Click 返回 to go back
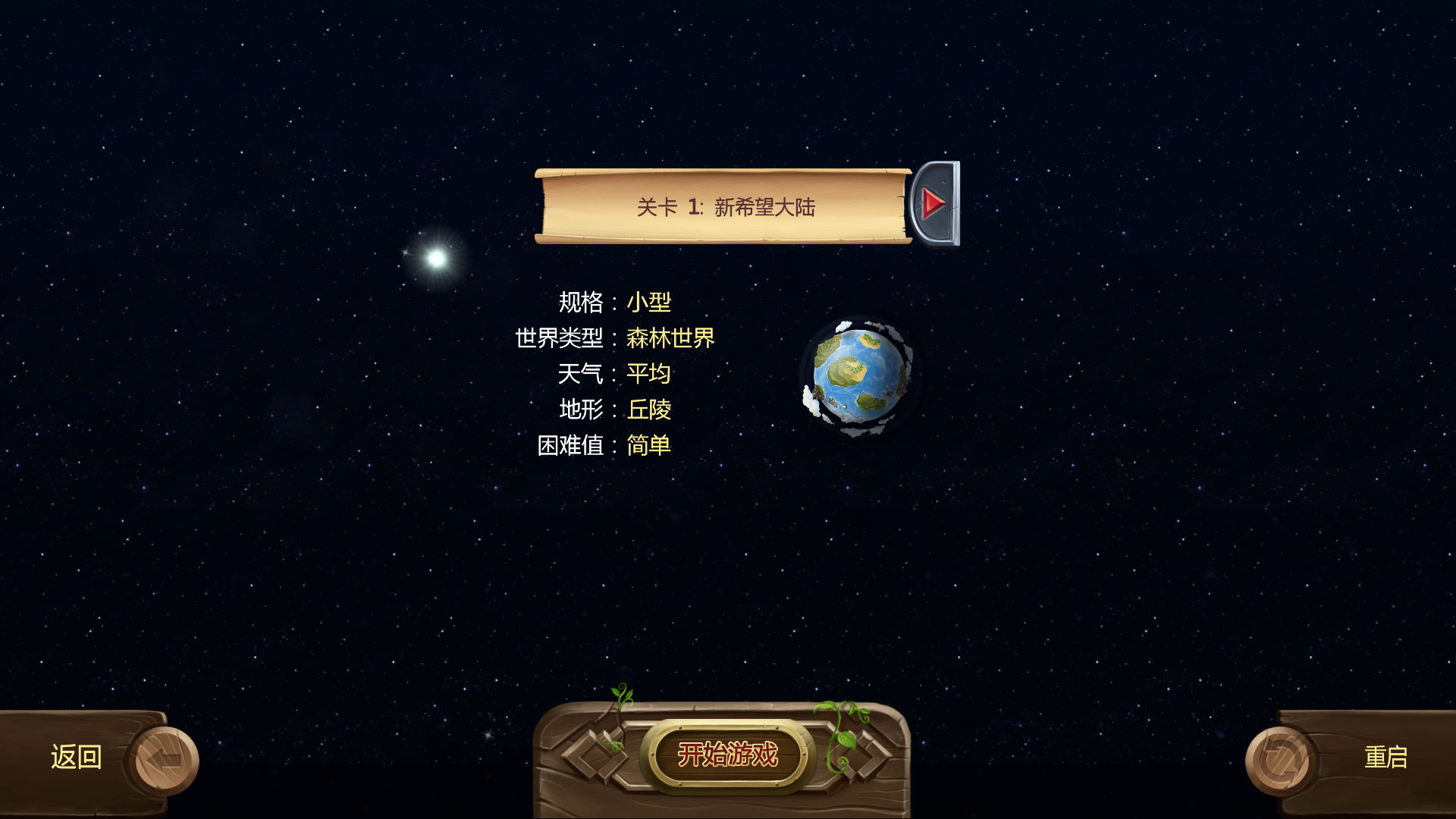The width and height of the screenshot is (1456, 819). 76,758
